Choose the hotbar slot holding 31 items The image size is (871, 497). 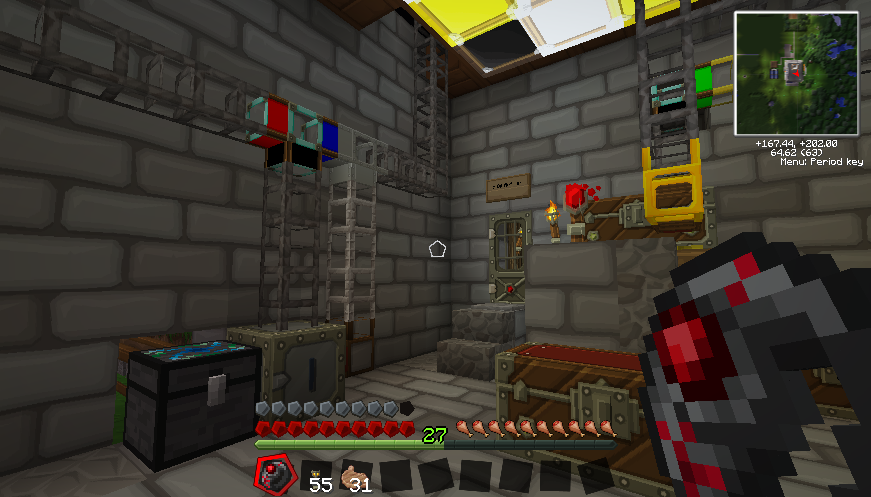point(356,476)
